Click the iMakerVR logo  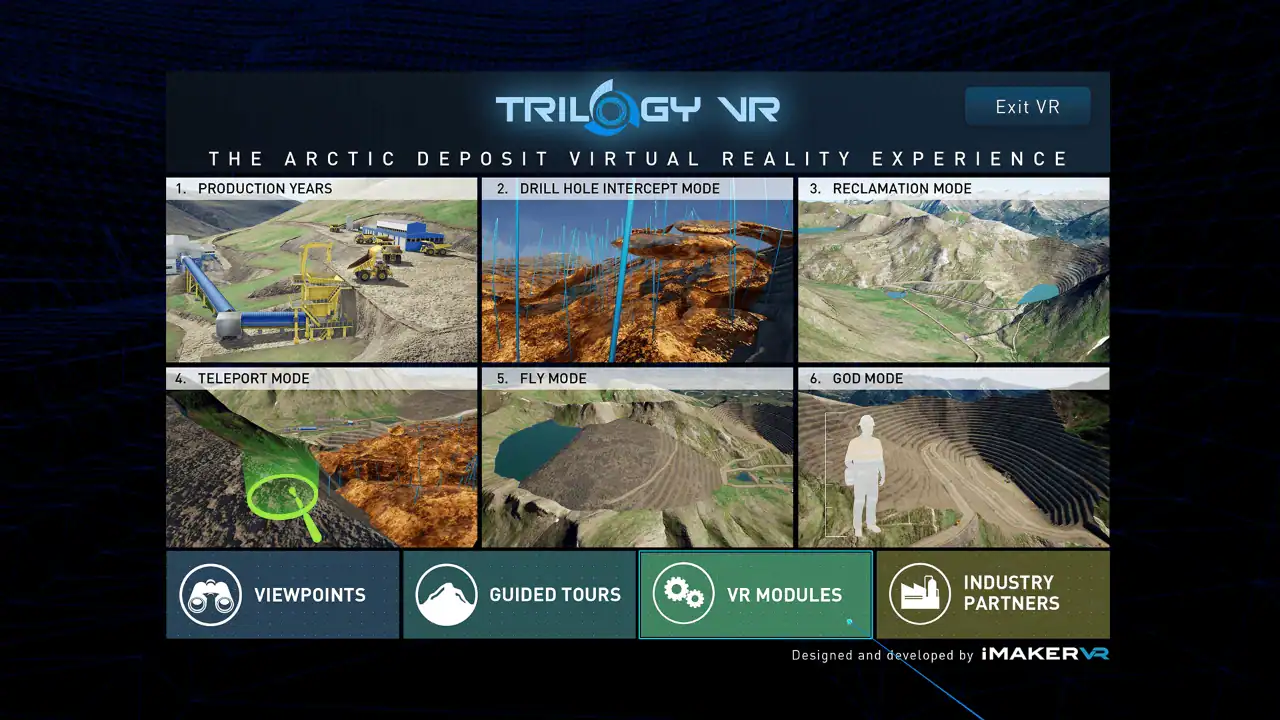[1046, 655]
